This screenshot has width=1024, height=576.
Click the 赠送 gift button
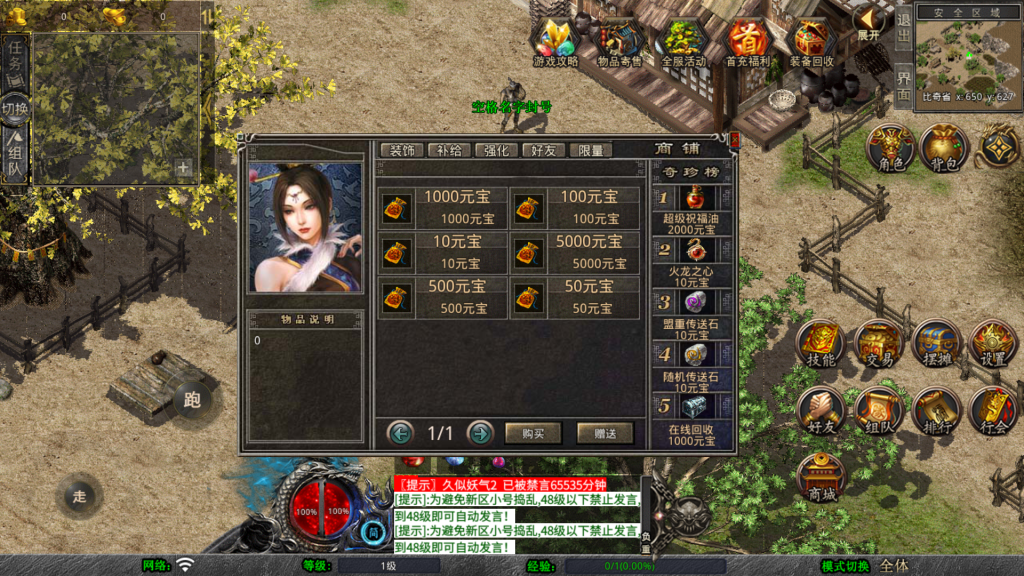(x=604, y=433)
